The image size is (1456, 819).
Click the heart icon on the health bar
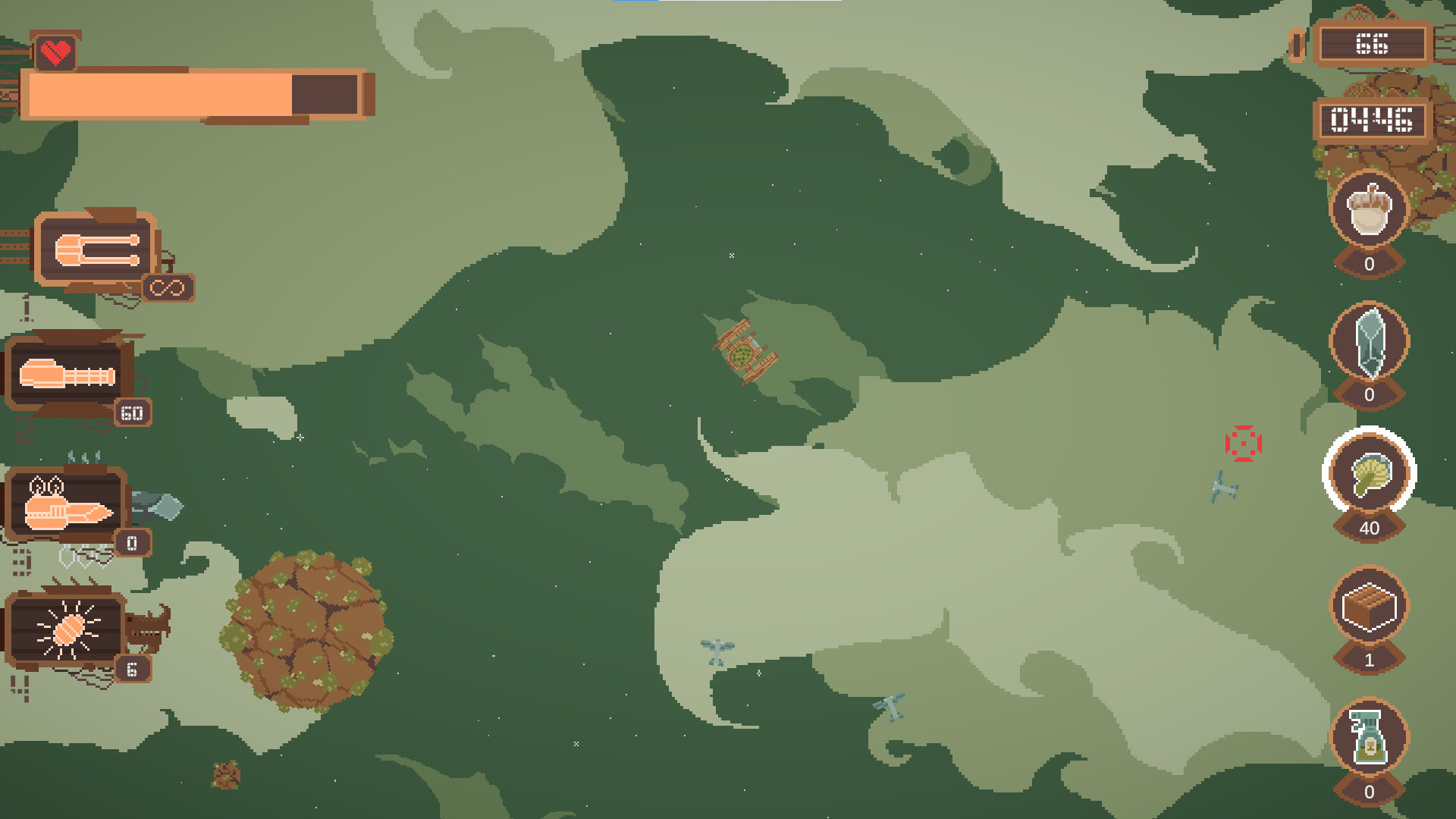click(56, 52)
